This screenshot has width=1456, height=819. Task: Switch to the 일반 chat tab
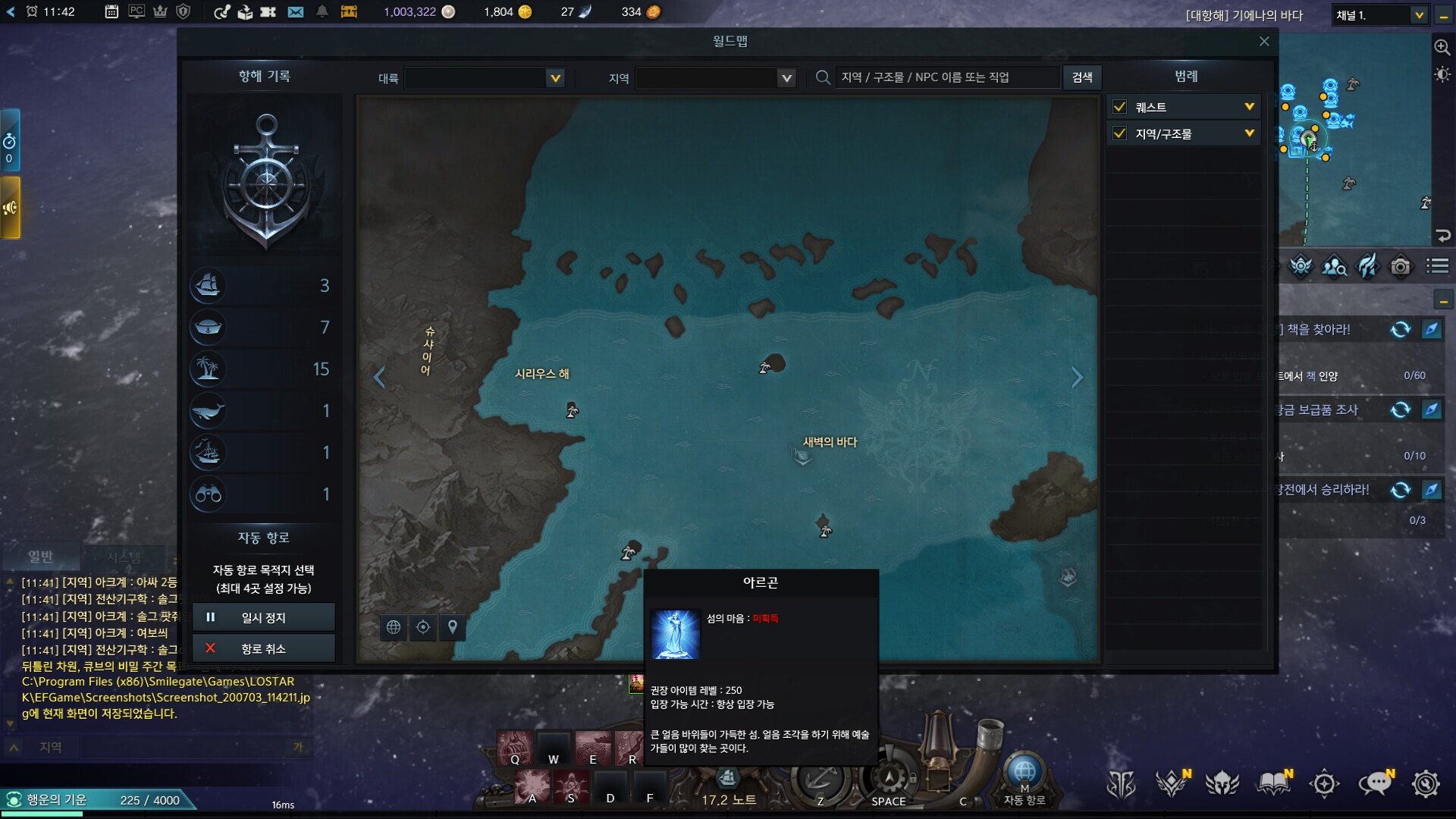point(40,557)
